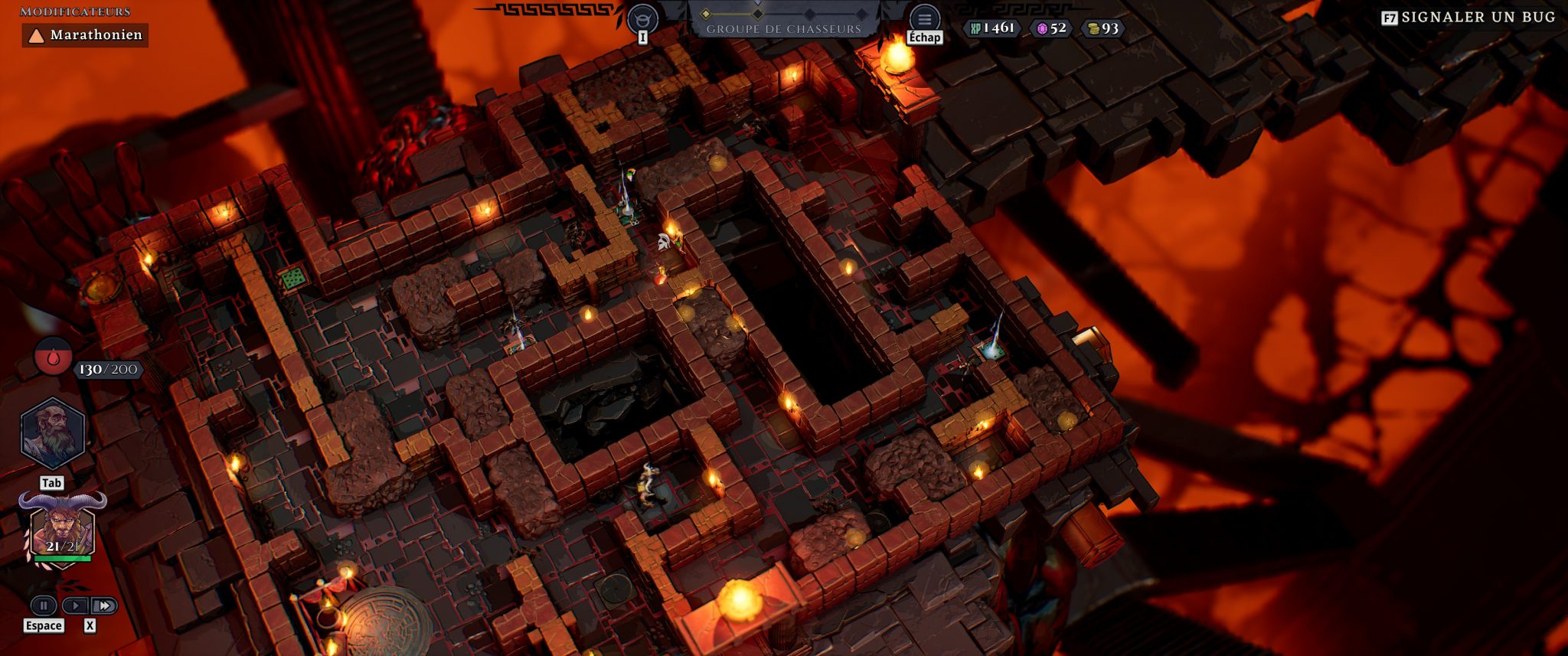Resume normal speed with the play button
1568x656 pixels.
pos(74,605)
